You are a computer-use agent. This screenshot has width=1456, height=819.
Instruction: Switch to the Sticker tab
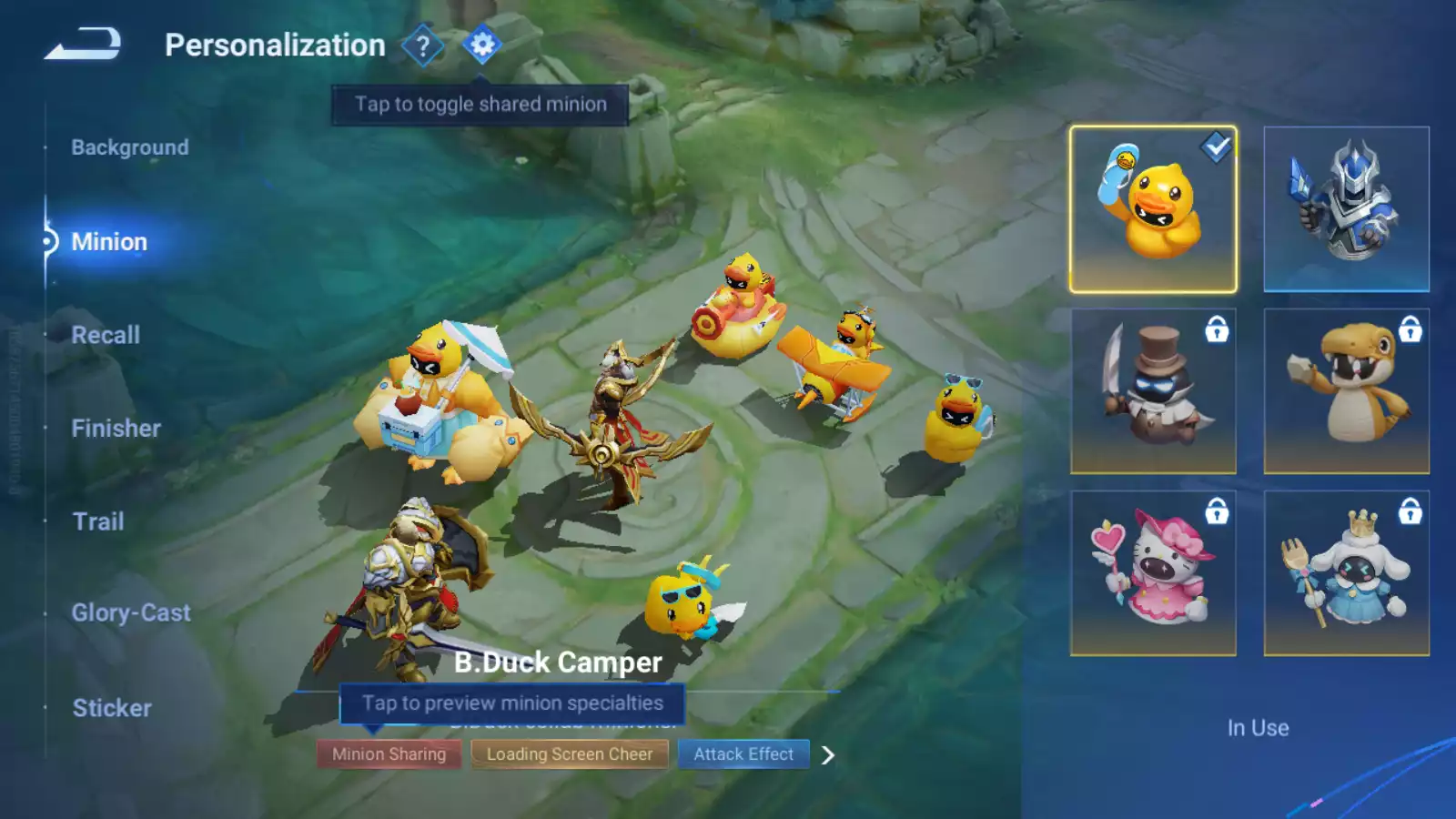[x=112, y=708]
